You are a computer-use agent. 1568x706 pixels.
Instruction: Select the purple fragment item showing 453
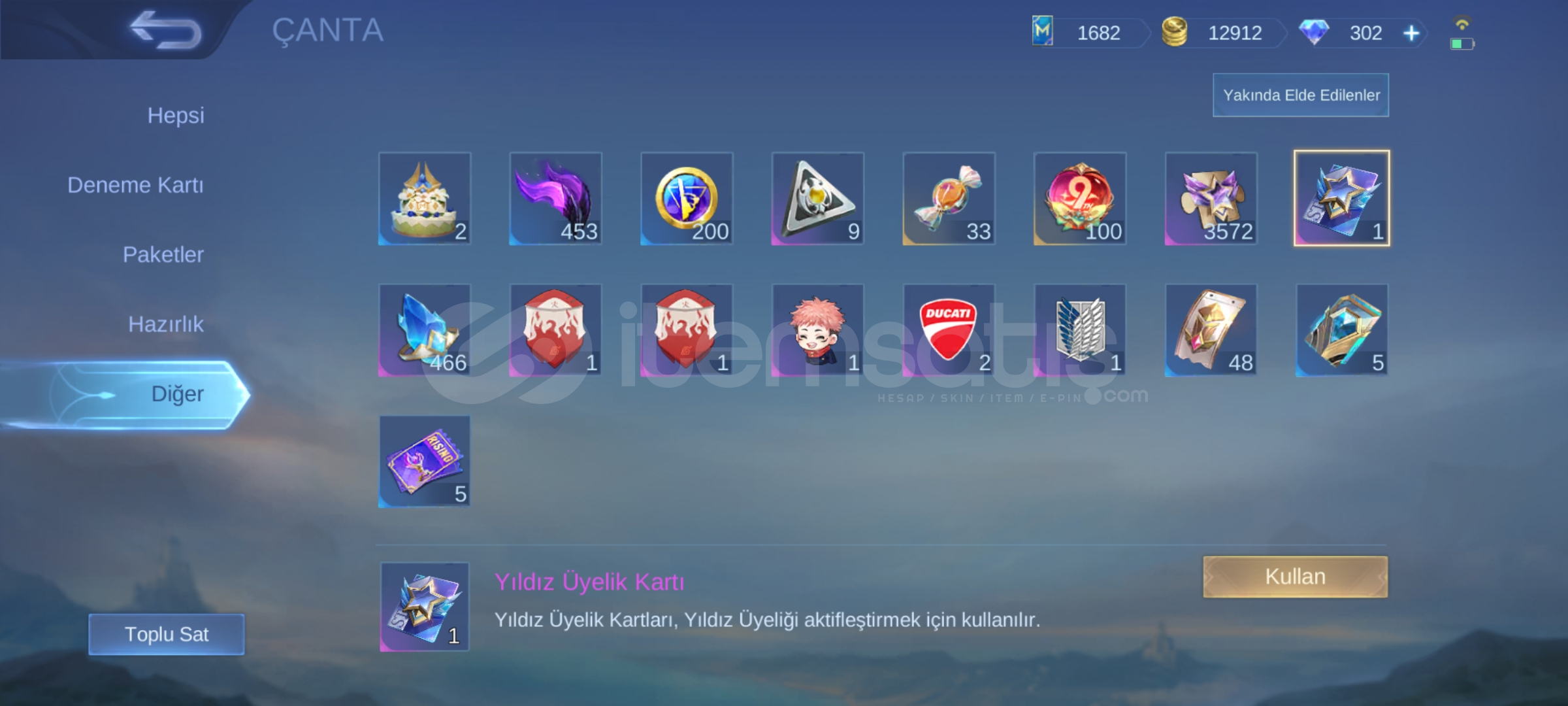click(x=555, y=198)
